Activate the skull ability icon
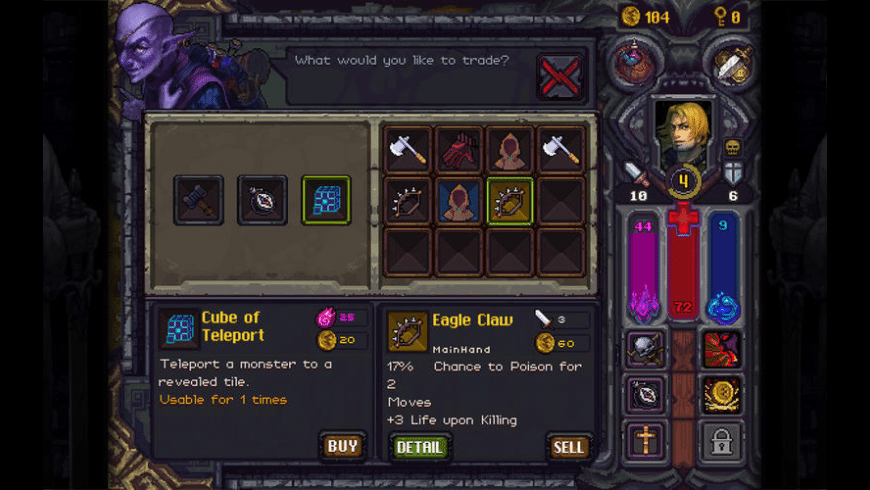870x490 pixels. pyautogui.click(x=645, y=348)
